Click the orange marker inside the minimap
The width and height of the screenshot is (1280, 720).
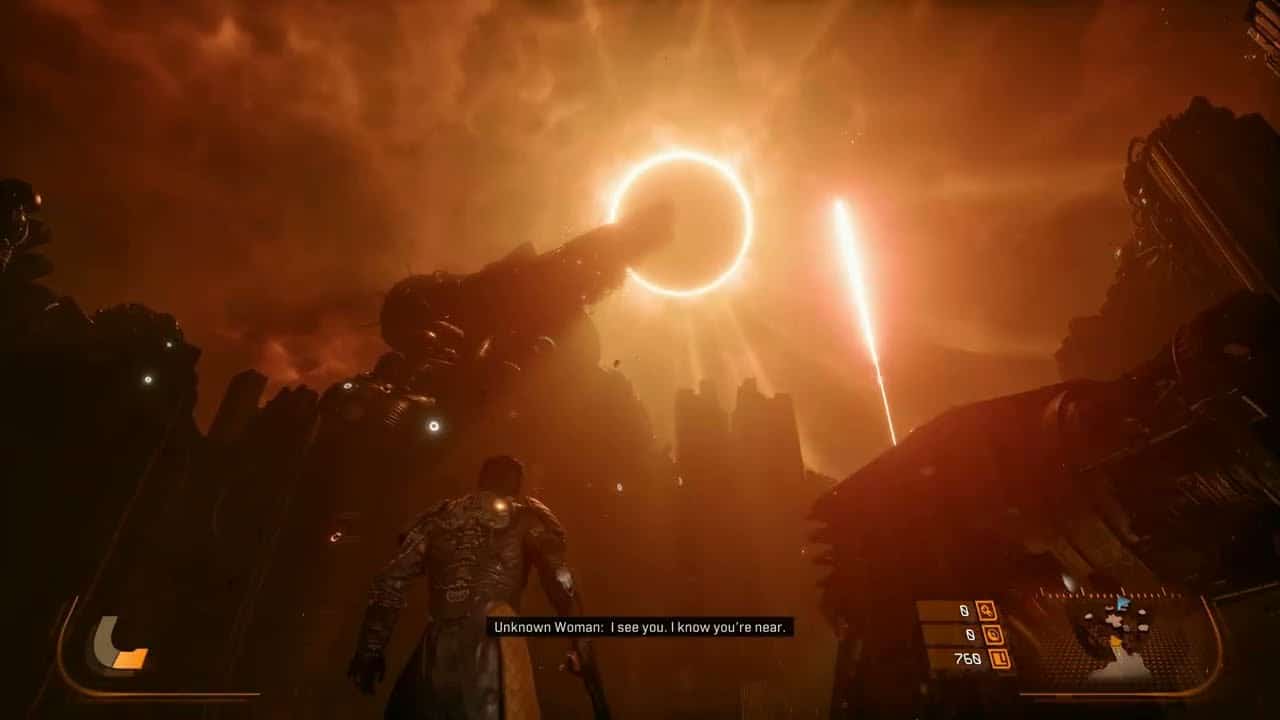[x=1115, y=641]
